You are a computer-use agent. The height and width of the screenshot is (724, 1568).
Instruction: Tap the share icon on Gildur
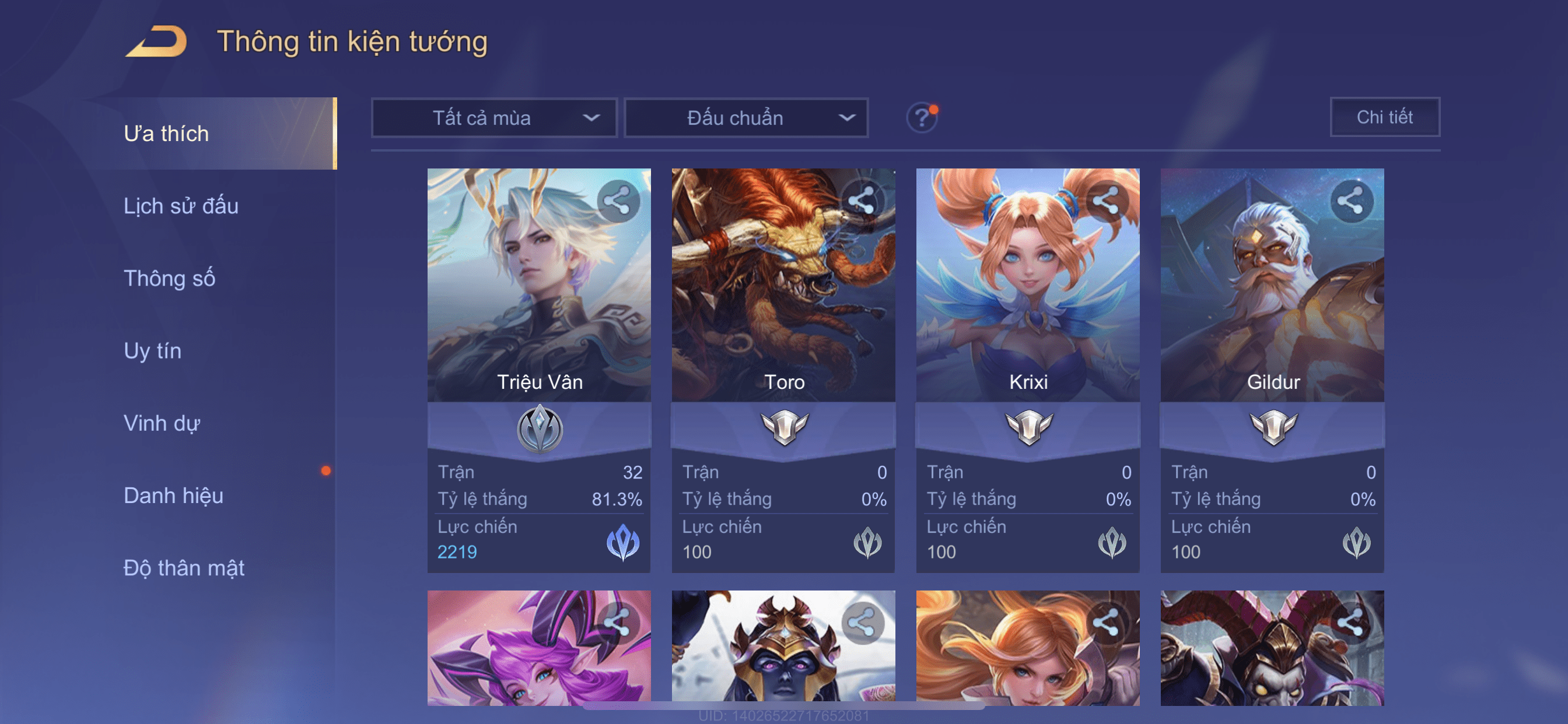point(1350,201)
